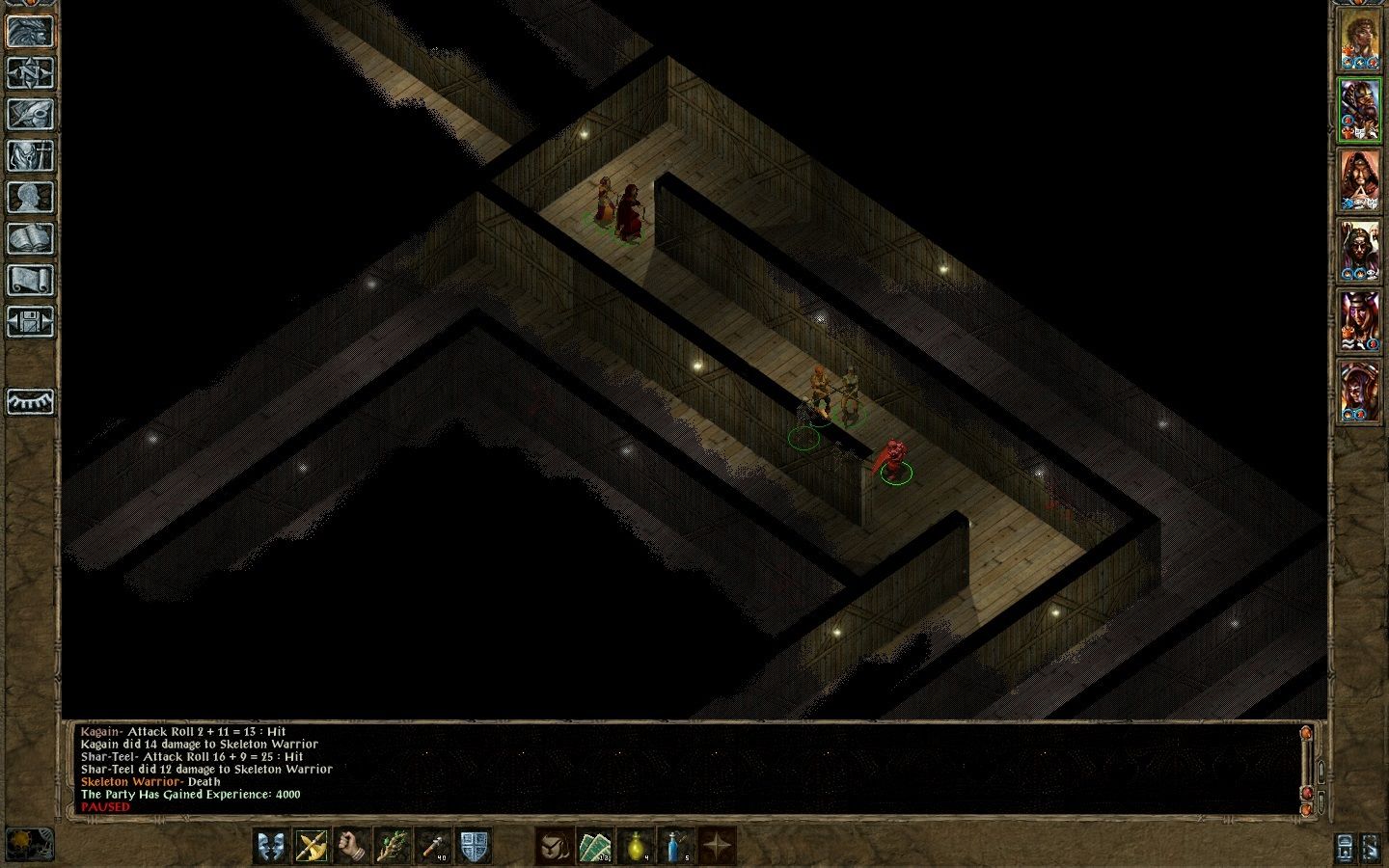Open the party inventory screen

pos(30,155)
